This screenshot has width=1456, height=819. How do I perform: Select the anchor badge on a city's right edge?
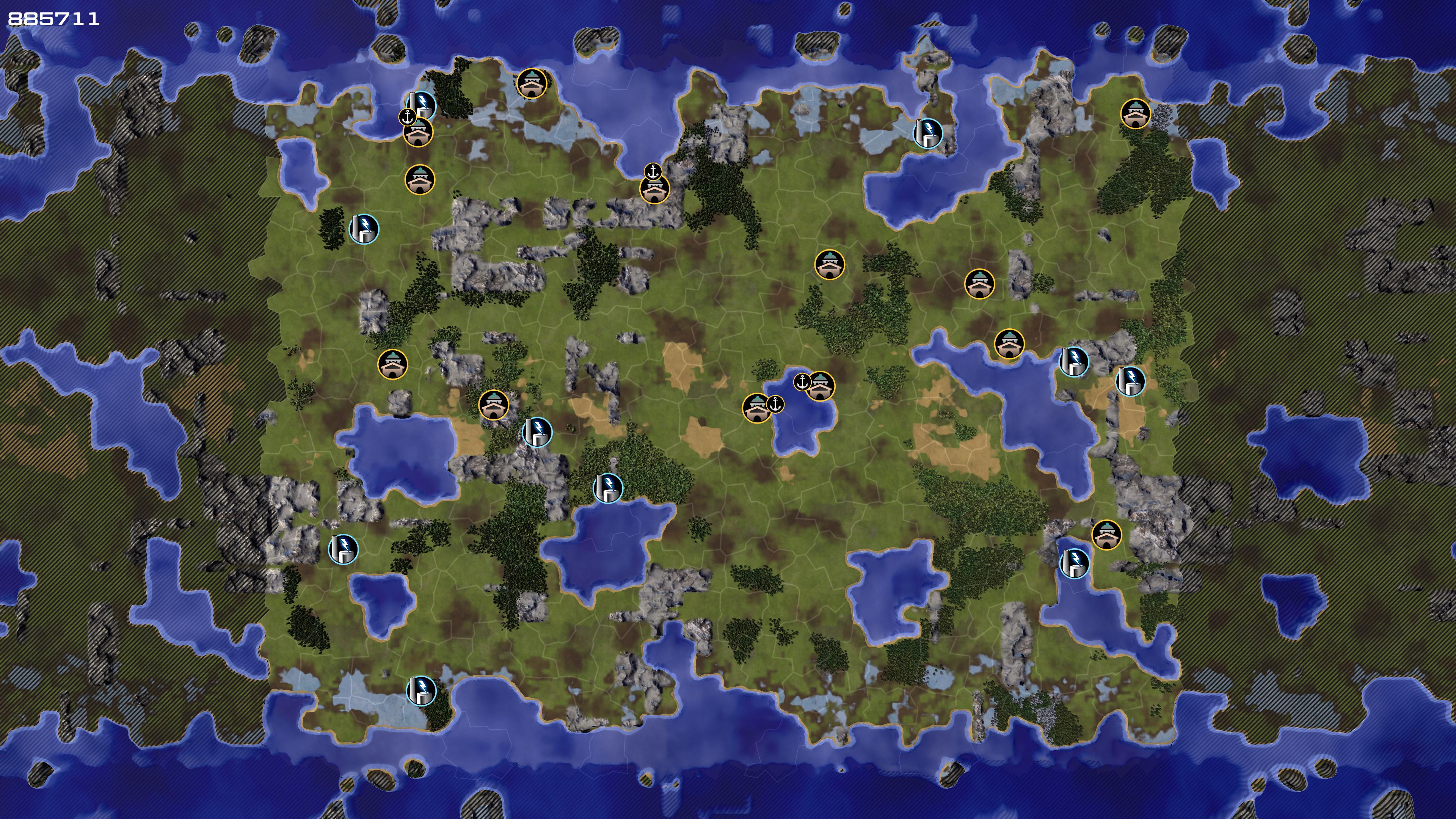coord(775,404)
